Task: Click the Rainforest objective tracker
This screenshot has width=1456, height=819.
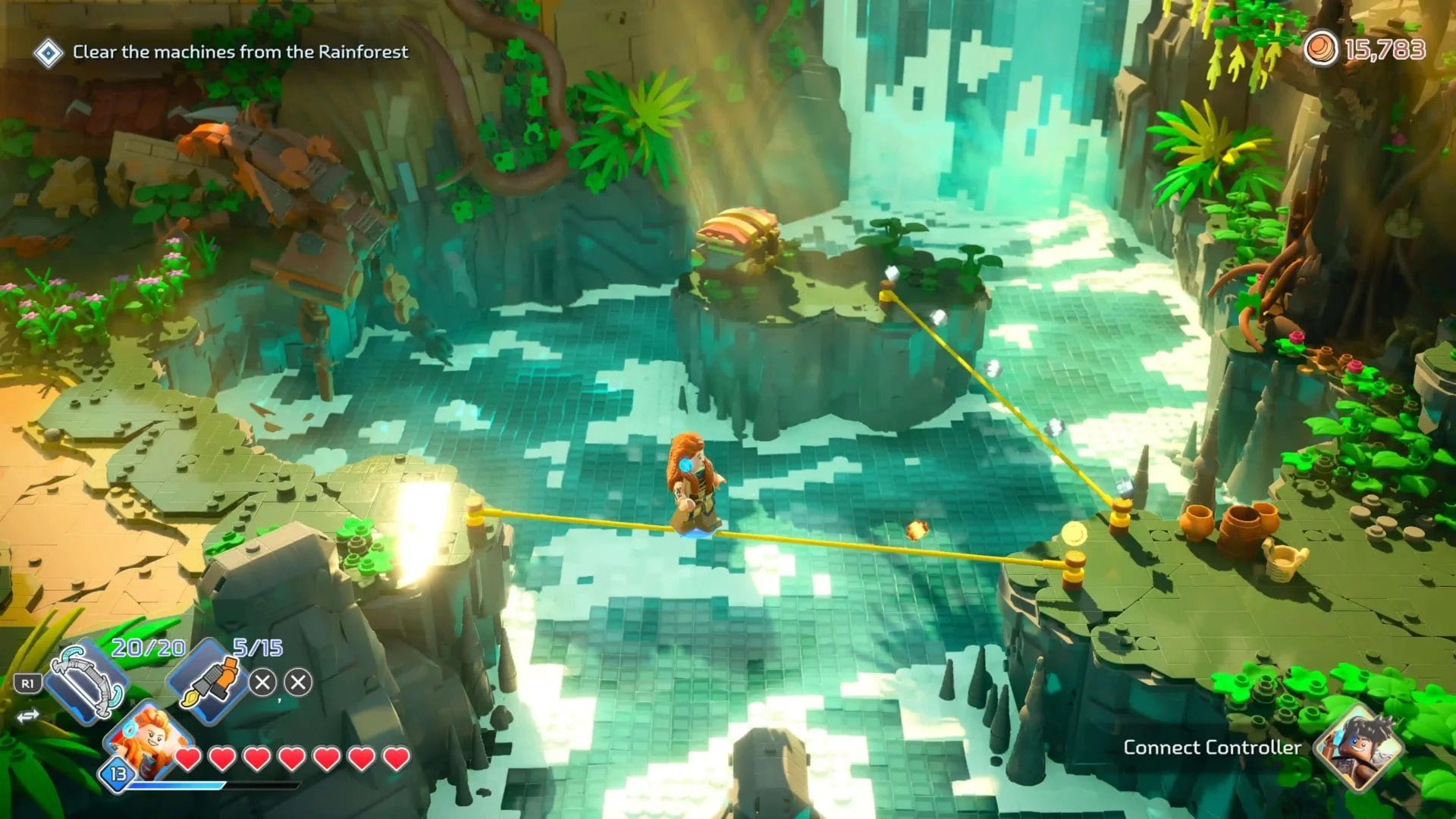Action: coord(240,52)
